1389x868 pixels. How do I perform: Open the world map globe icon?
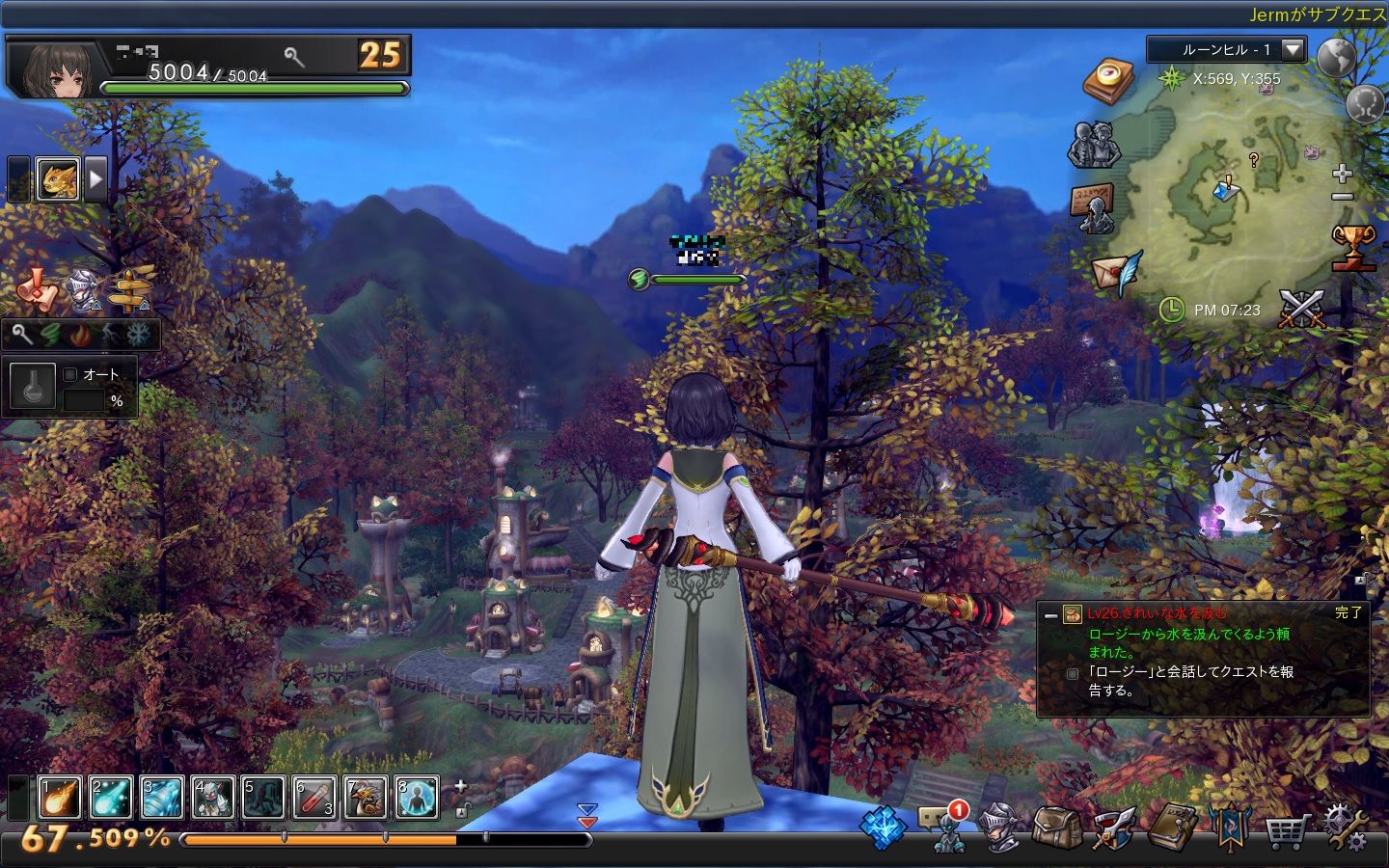tap(1337, 57)
